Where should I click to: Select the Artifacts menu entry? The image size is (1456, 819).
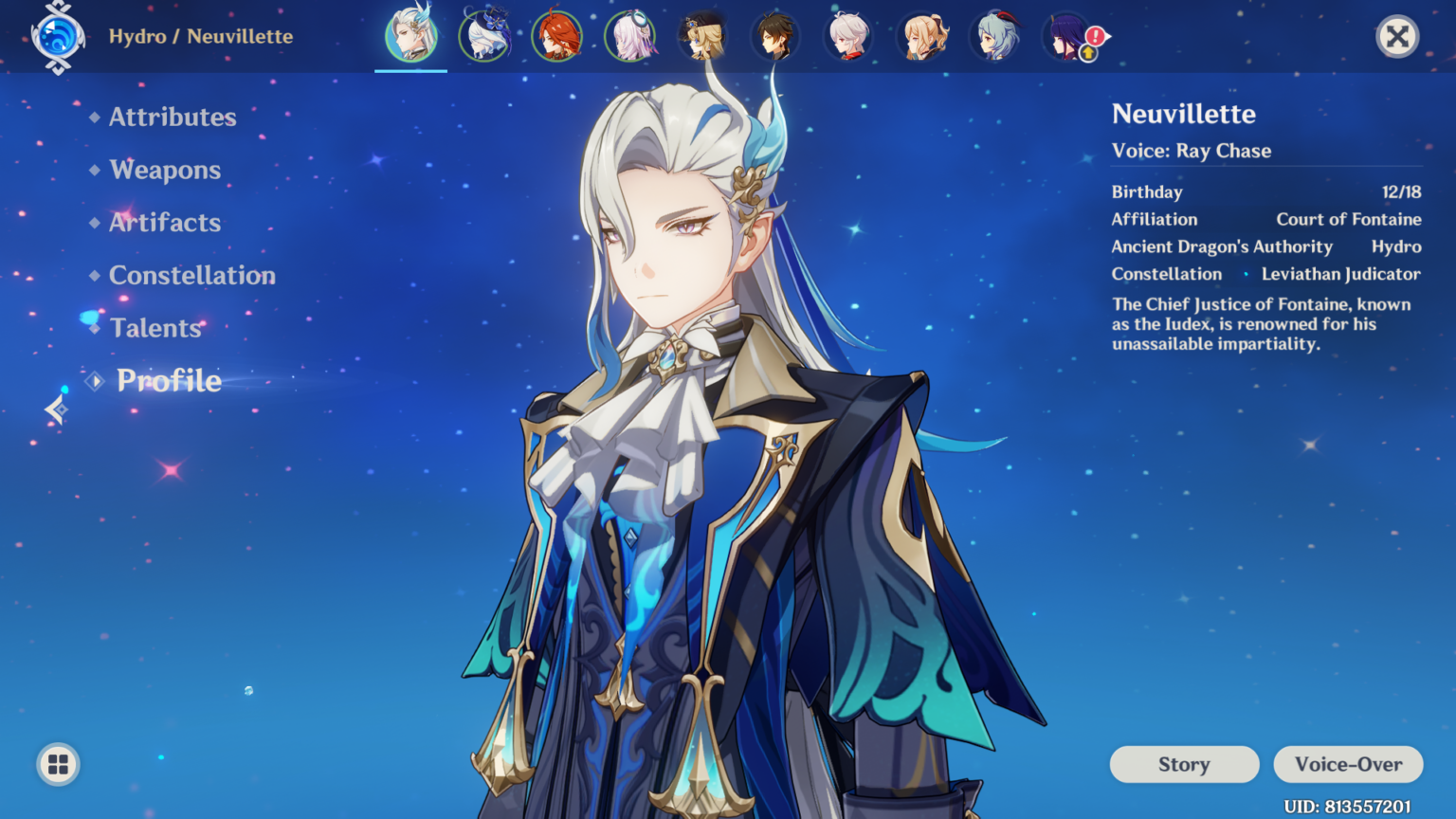[164, 223]
